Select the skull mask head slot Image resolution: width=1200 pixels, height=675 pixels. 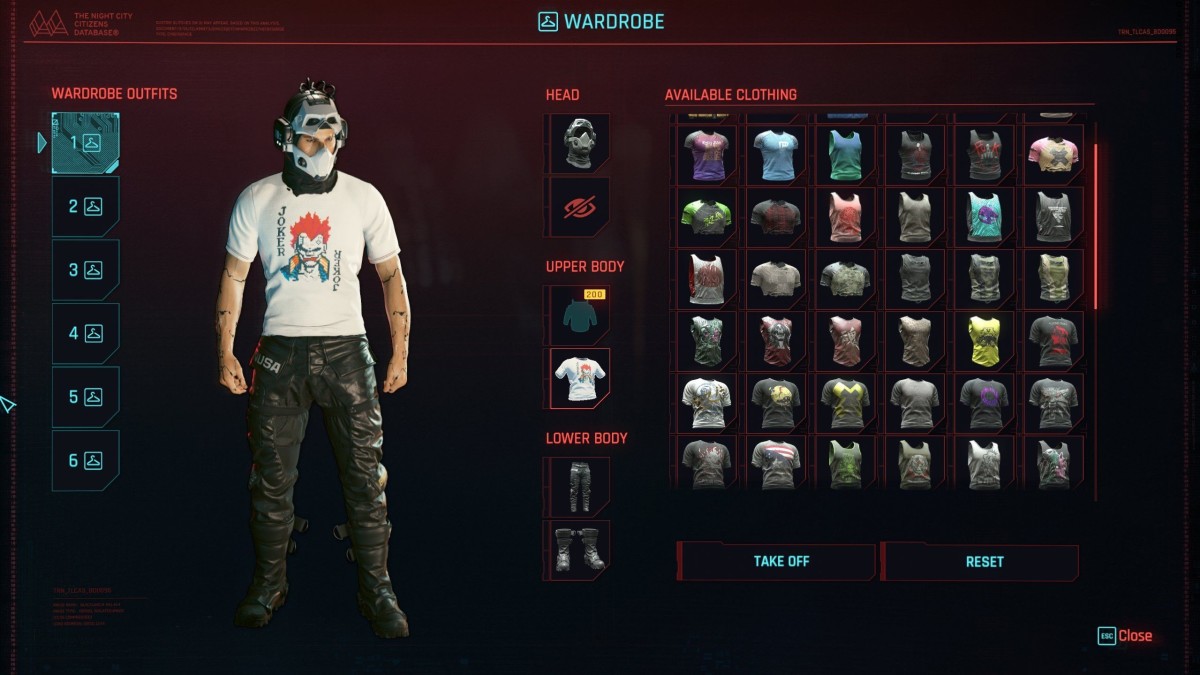[578, 143]
